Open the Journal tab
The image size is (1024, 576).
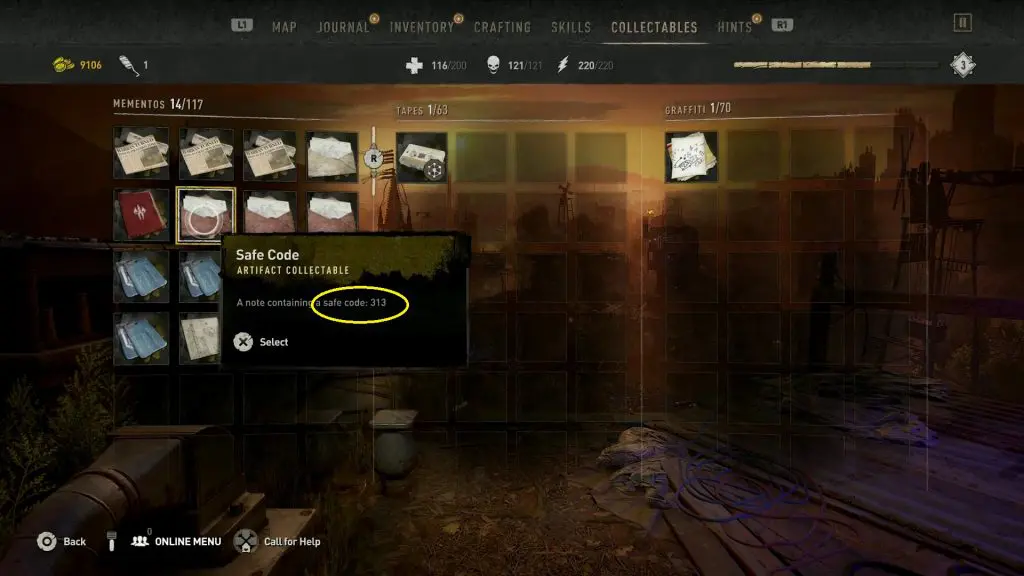click(x=343, y=27)
